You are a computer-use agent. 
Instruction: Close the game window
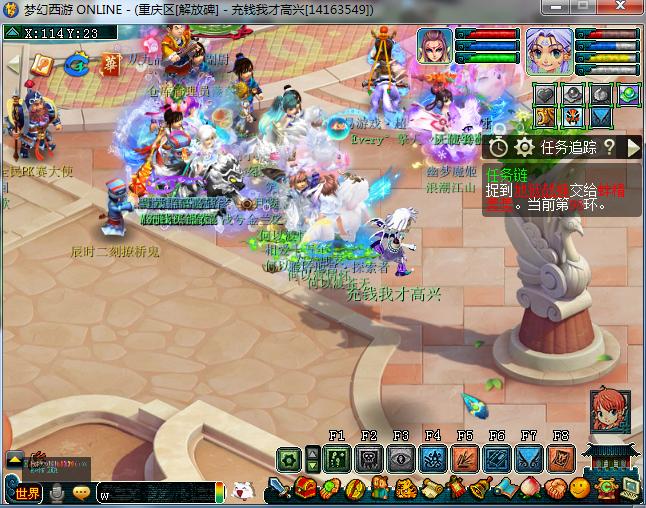[x=624, y=9]
